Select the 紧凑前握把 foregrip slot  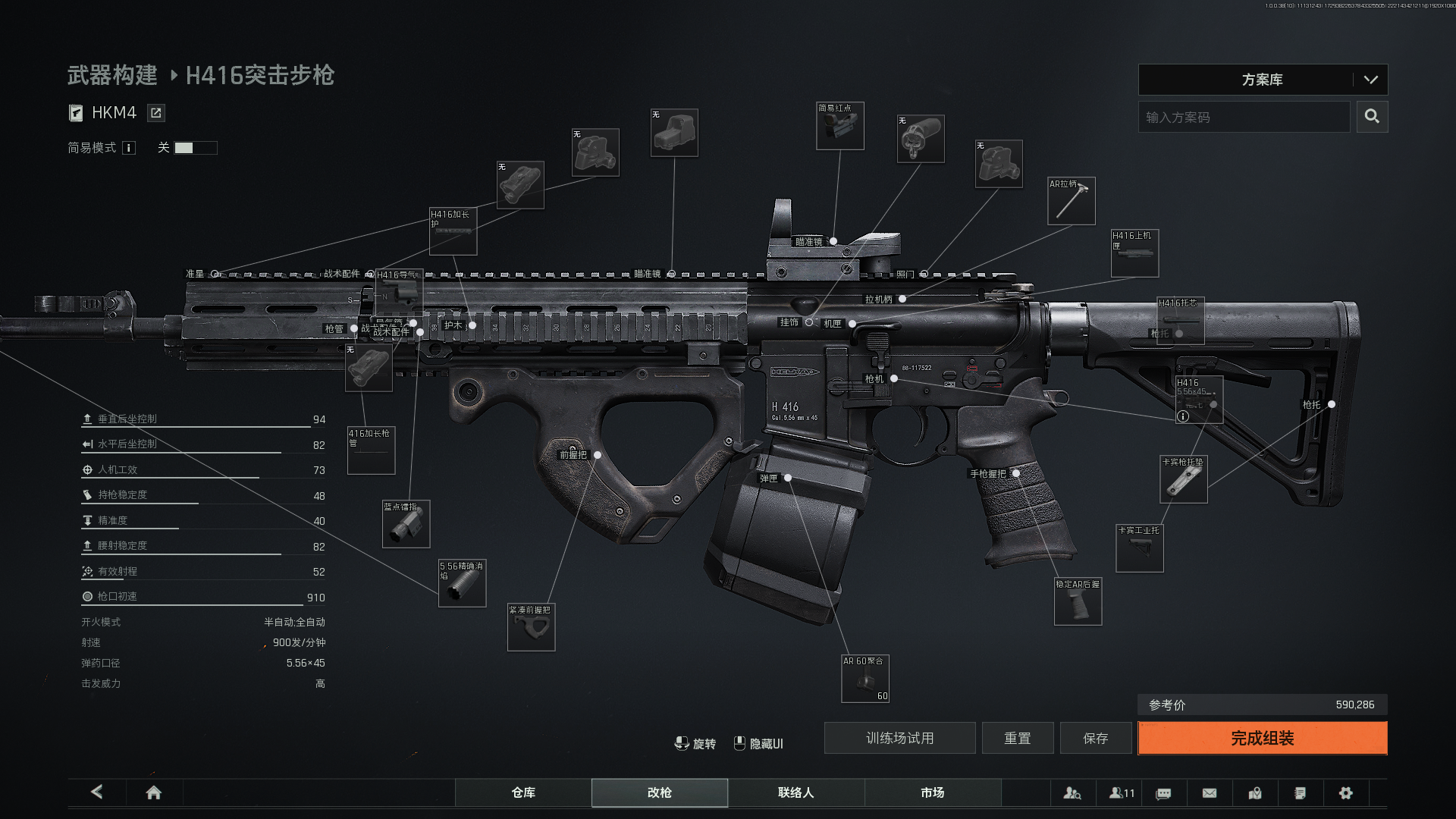click(531, 627)
